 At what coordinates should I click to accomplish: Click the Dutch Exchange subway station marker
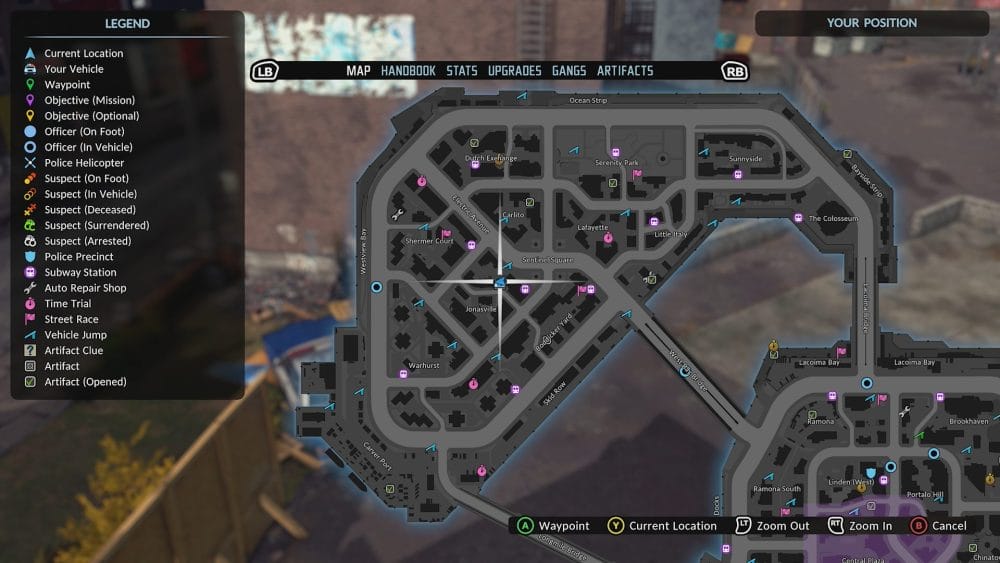(x=475, y=165)
